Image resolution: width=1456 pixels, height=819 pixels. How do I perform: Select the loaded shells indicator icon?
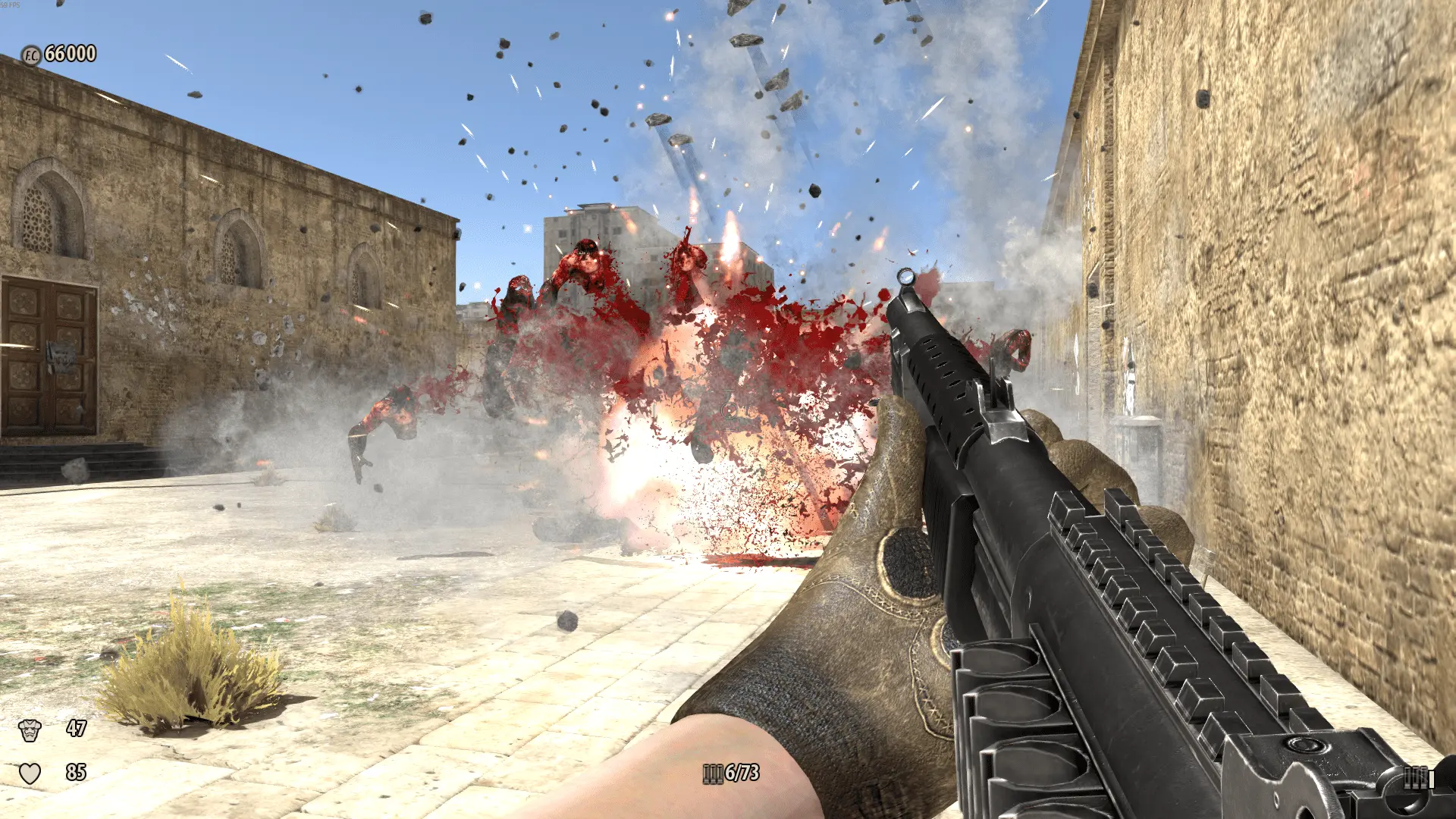[1417, 778]
